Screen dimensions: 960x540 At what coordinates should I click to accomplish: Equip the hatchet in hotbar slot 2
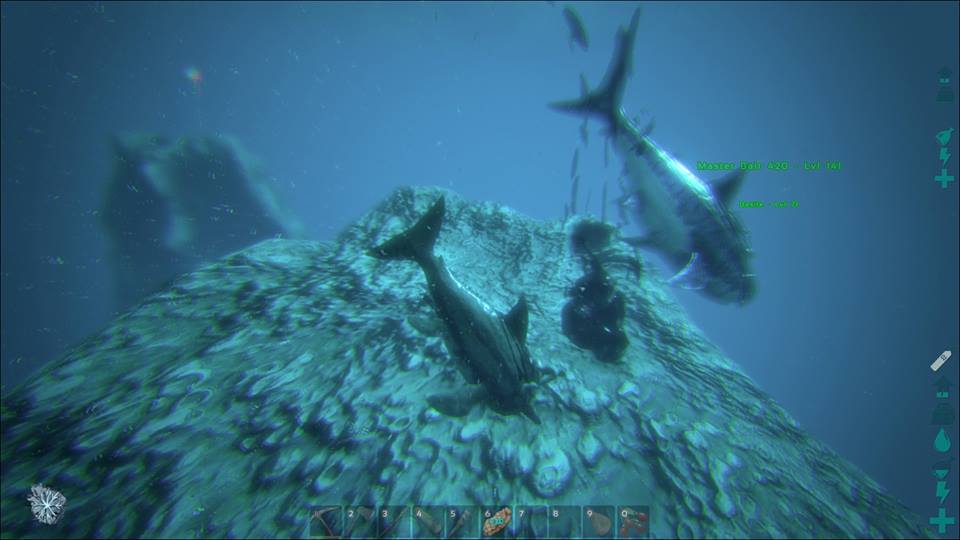tap(360, 522)
